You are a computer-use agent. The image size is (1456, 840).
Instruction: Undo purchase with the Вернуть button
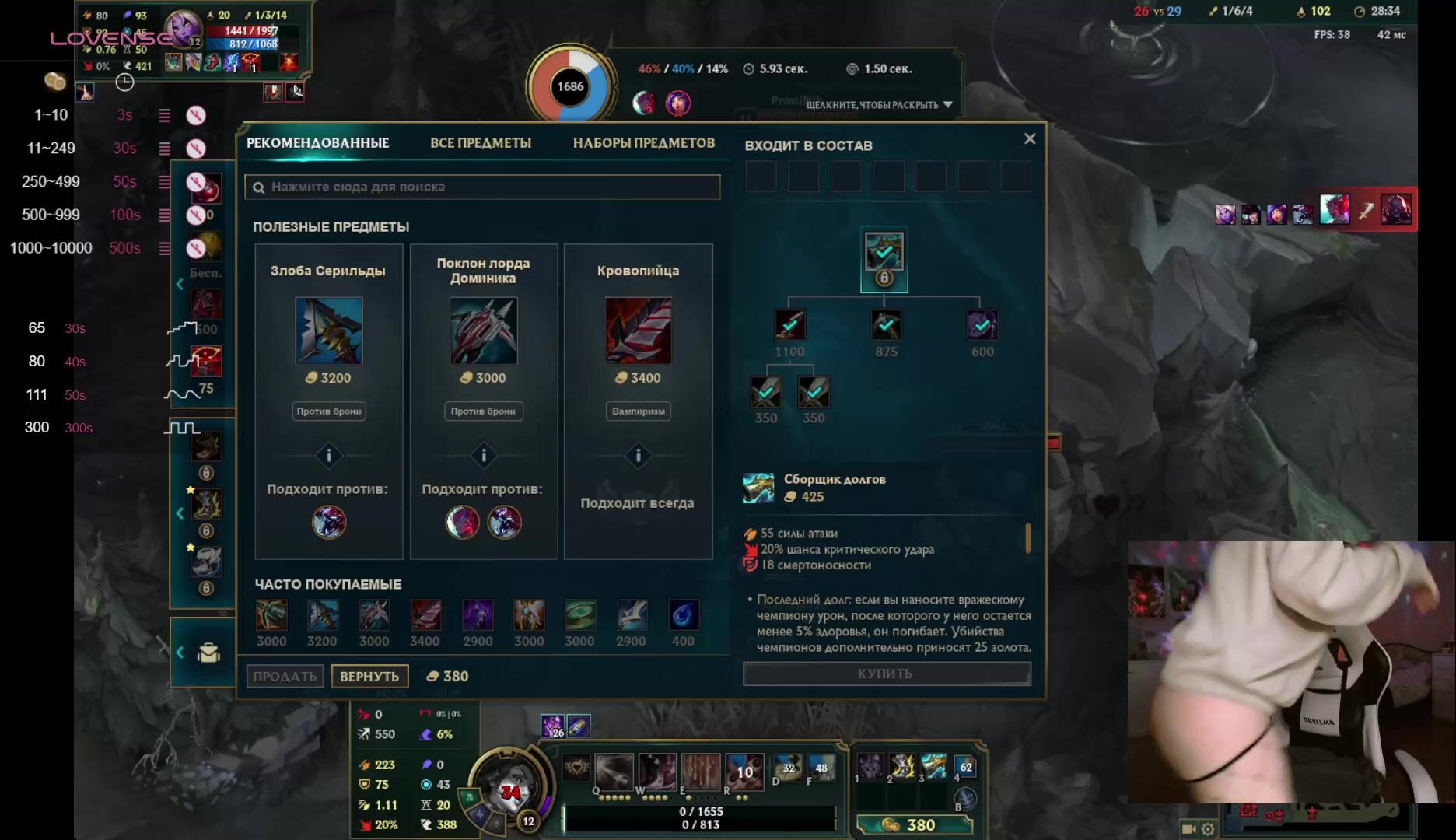tap(369, 677)
